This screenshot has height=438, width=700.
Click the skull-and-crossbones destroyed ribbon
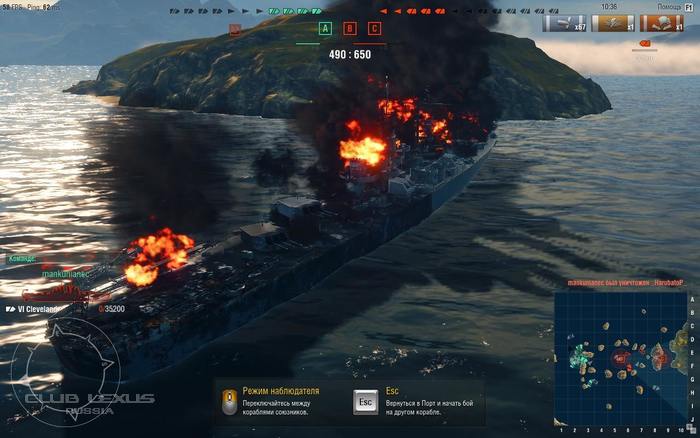pos(661,22)
